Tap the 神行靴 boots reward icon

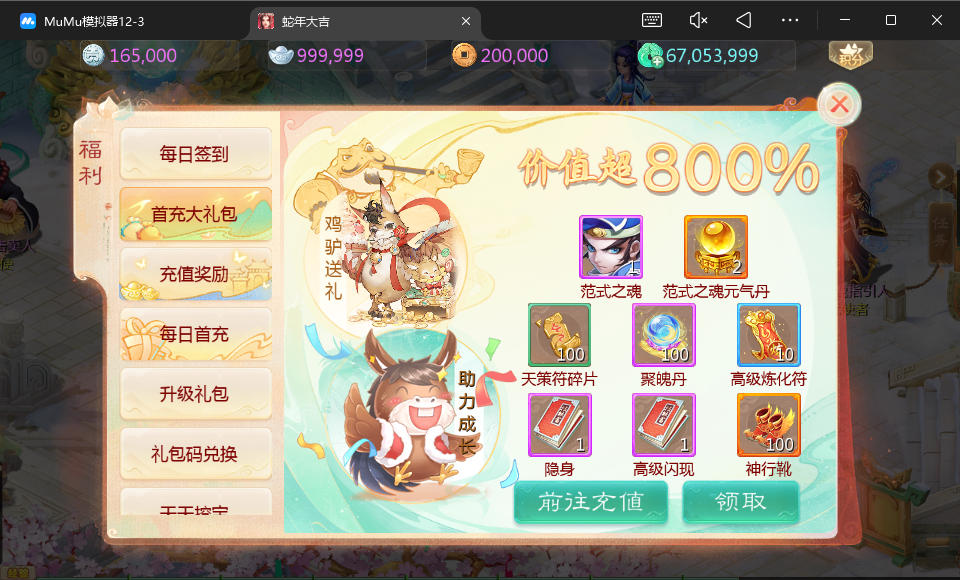[768, 424]
